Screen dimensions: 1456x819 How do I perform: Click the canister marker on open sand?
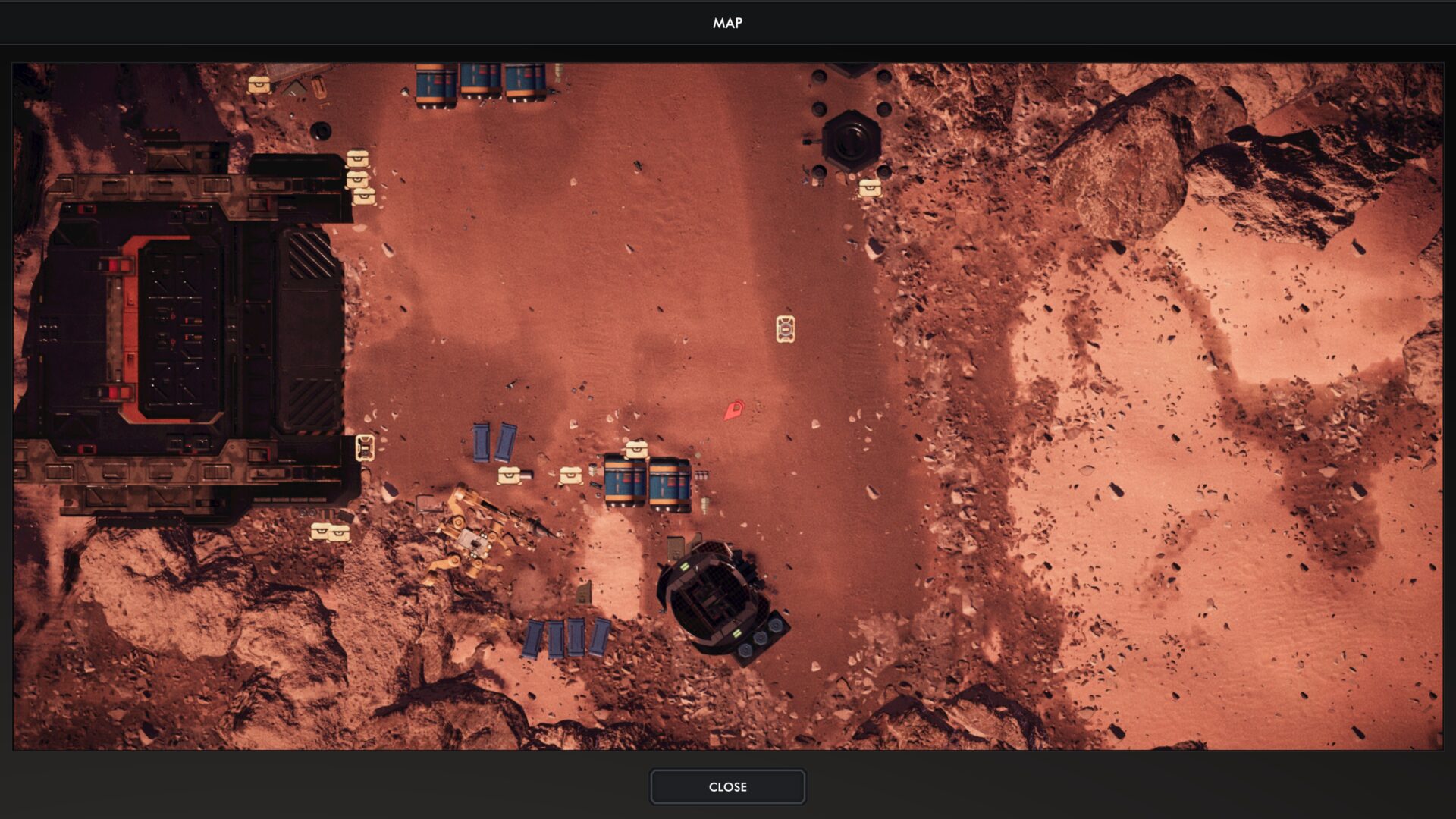(786, 329)
